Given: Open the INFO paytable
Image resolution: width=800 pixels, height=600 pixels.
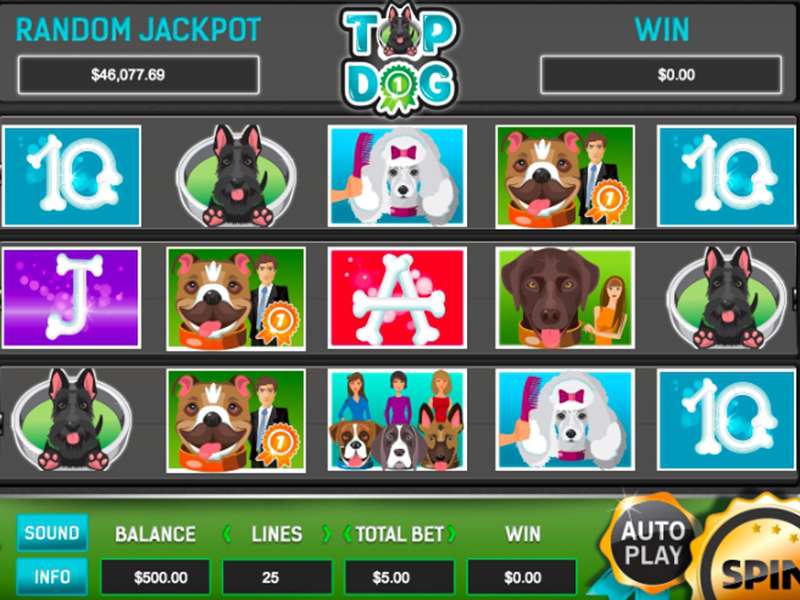Looking at the screenshot, I should click(52, 577).
